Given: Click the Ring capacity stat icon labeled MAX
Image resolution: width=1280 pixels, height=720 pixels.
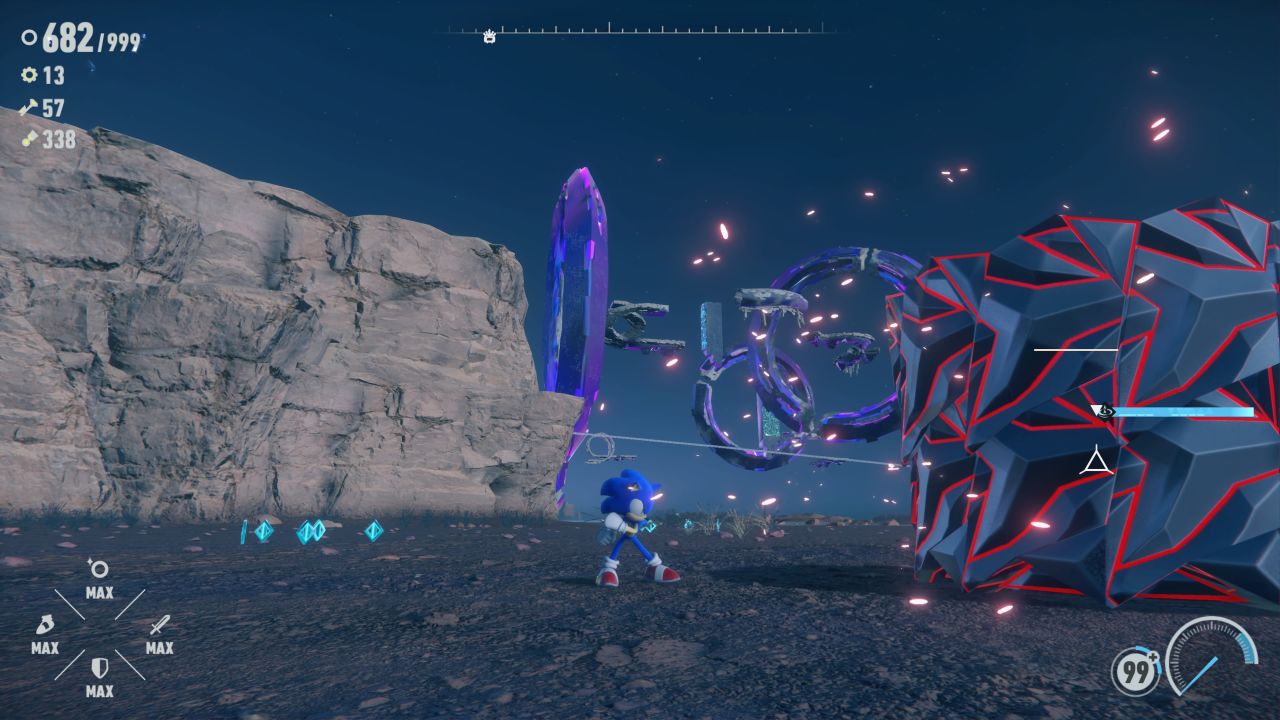Looking at the screenshot, I should pos(99,567).
